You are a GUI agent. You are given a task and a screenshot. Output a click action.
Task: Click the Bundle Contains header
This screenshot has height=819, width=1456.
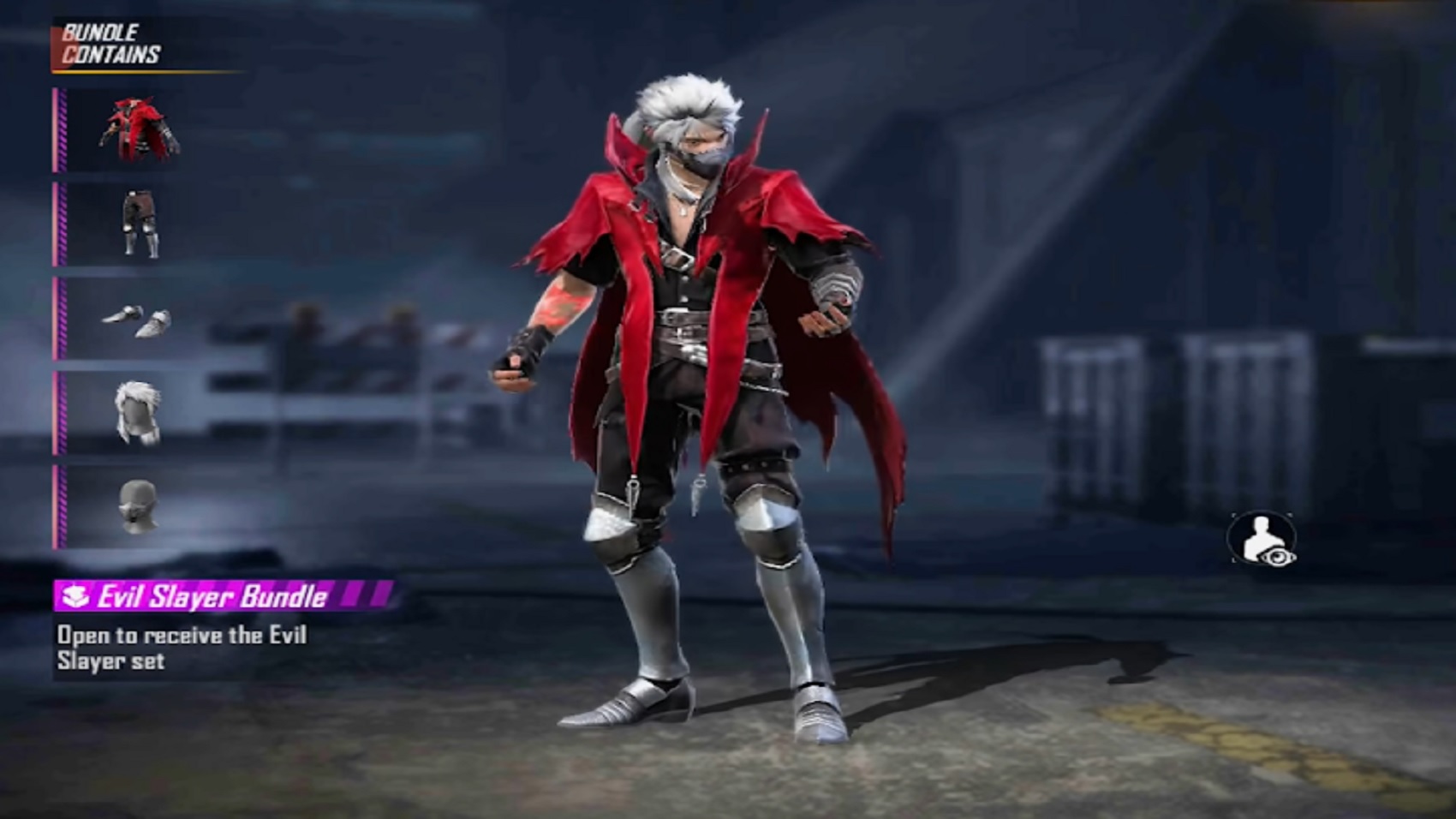click(111, 41)
